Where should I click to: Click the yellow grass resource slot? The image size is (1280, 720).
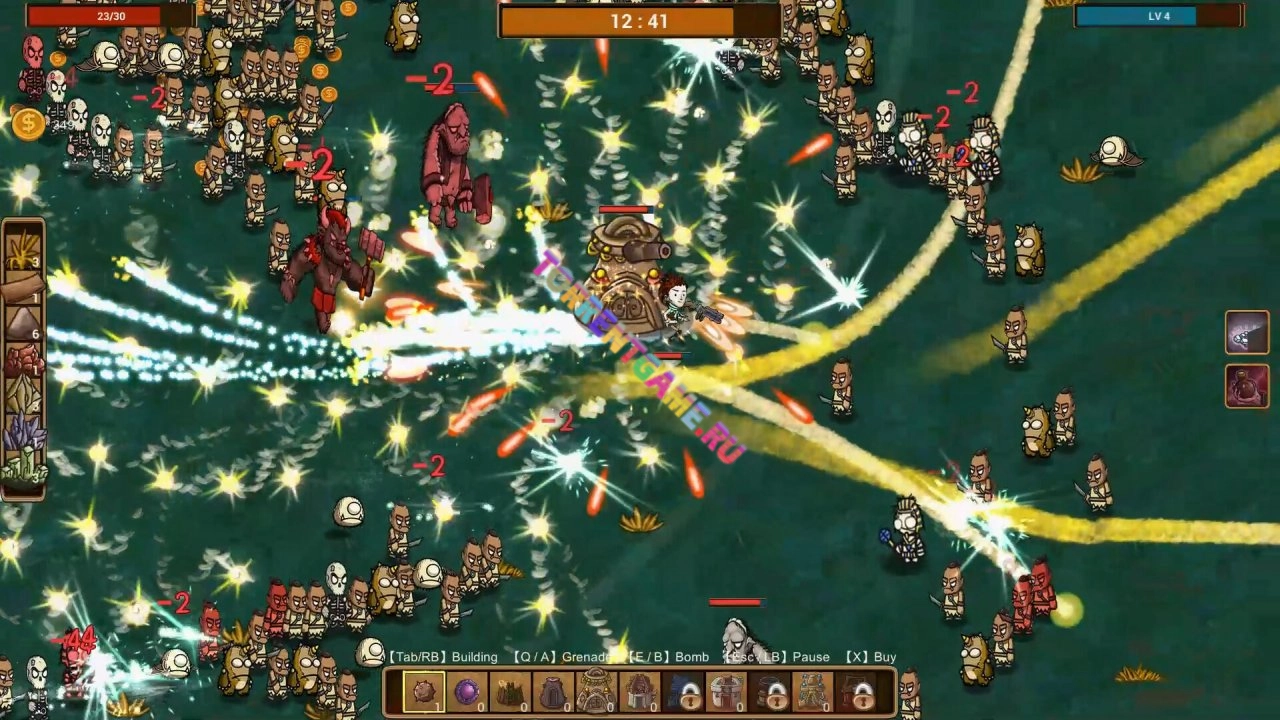pyautogui.click(x=22, y=248)
